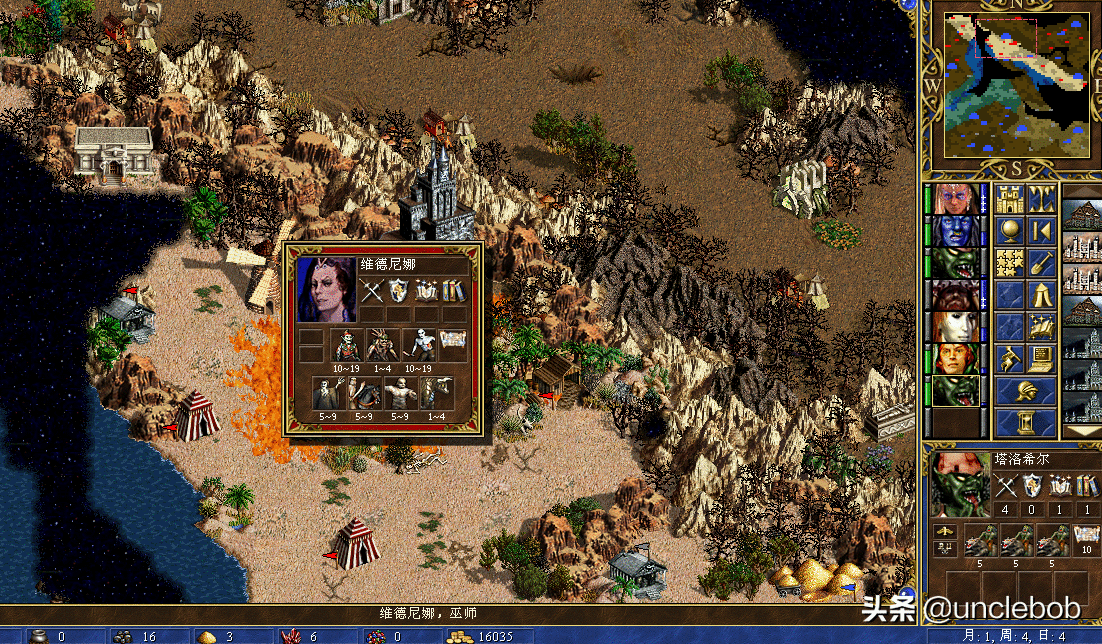Activate the shovel dig button
The height and width of the screenshot is (644, 1102).
(1041, 263)
